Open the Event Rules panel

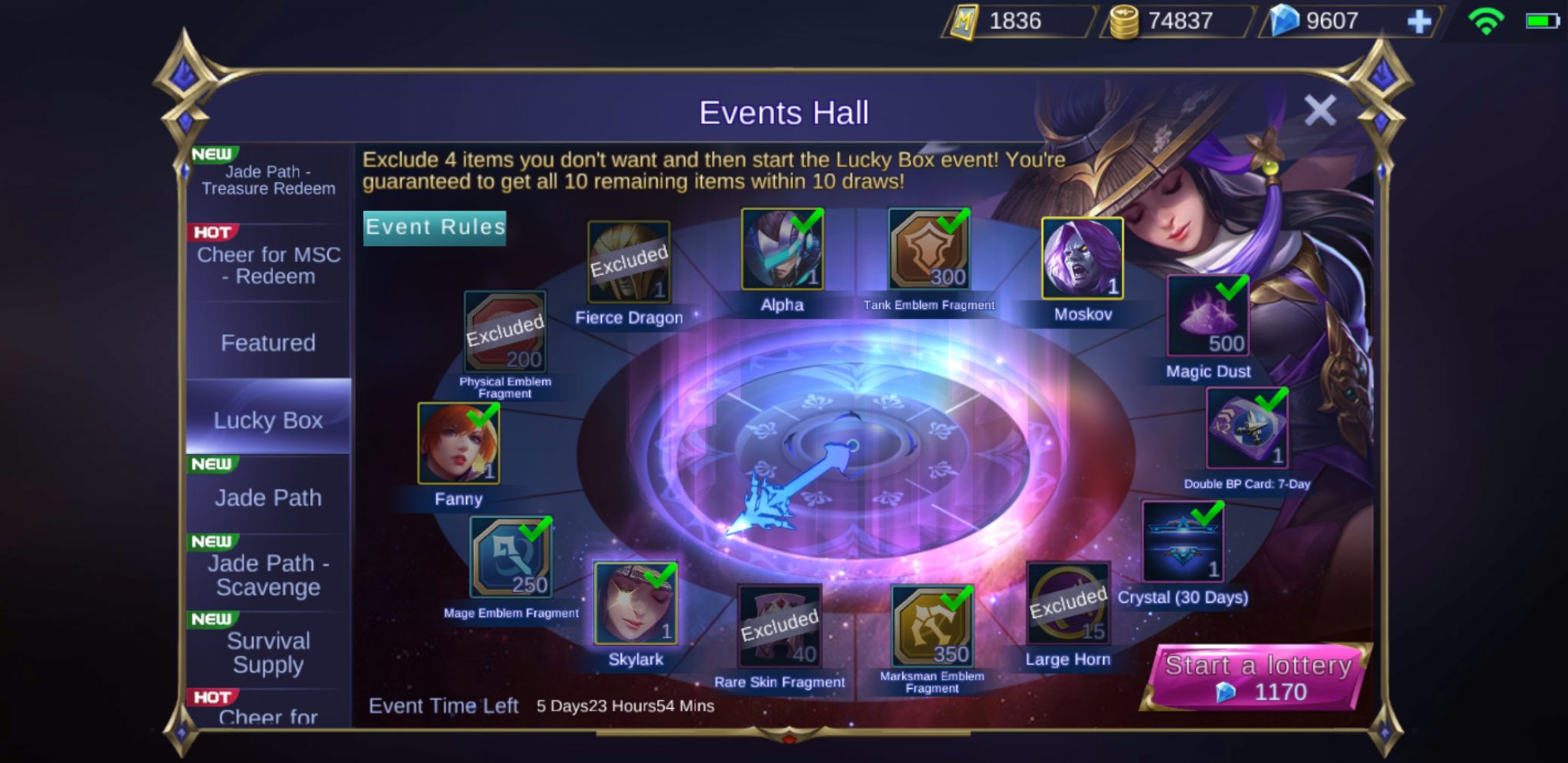pyautogui.click(x=434, y=227)
